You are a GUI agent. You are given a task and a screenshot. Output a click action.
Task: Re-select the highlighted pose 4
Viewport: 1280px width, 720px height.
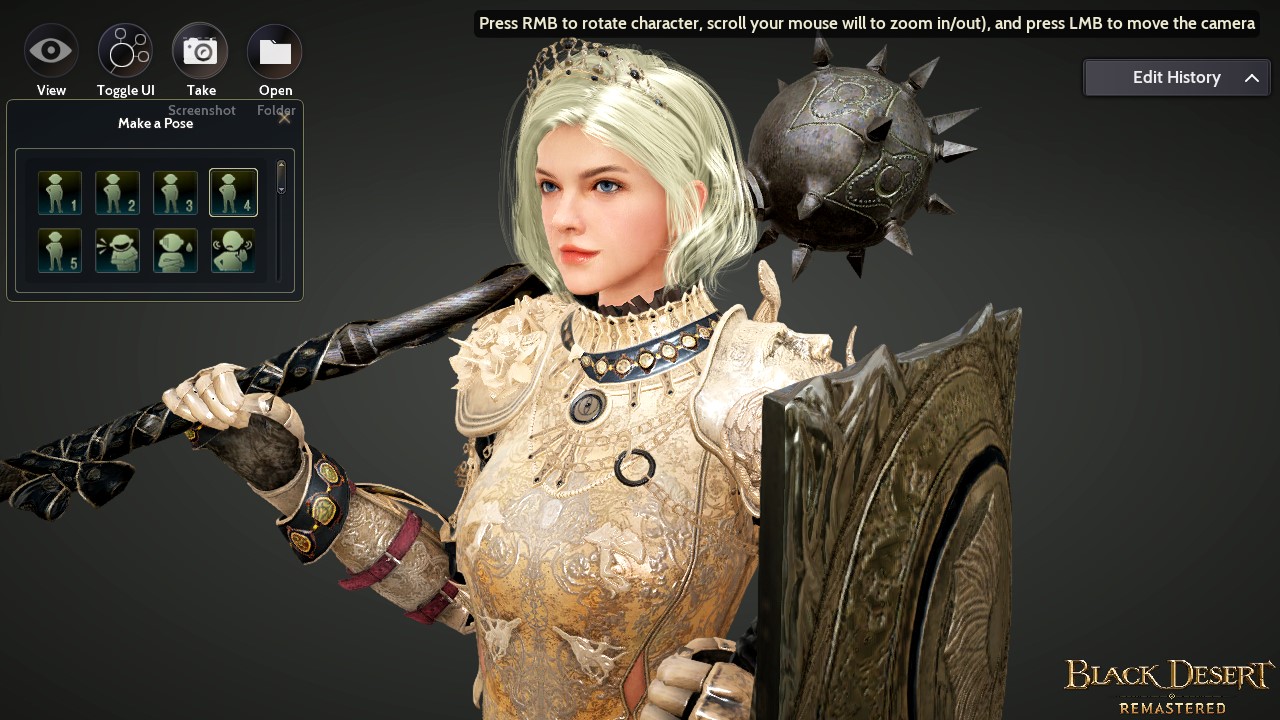232,192
